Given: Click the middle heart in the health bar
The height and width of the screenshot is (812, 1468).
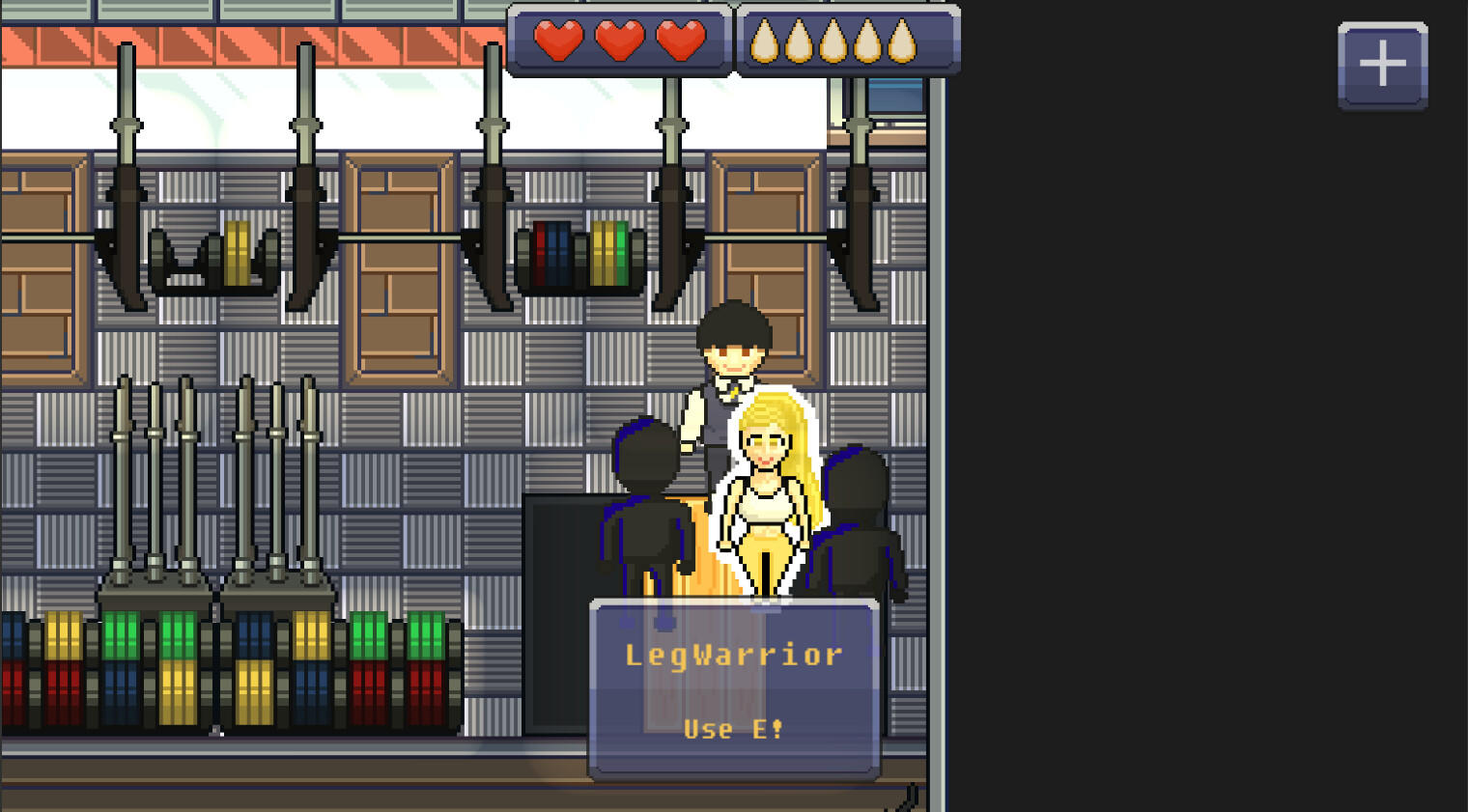Looking at the screenshot, I should coord(619,41).
